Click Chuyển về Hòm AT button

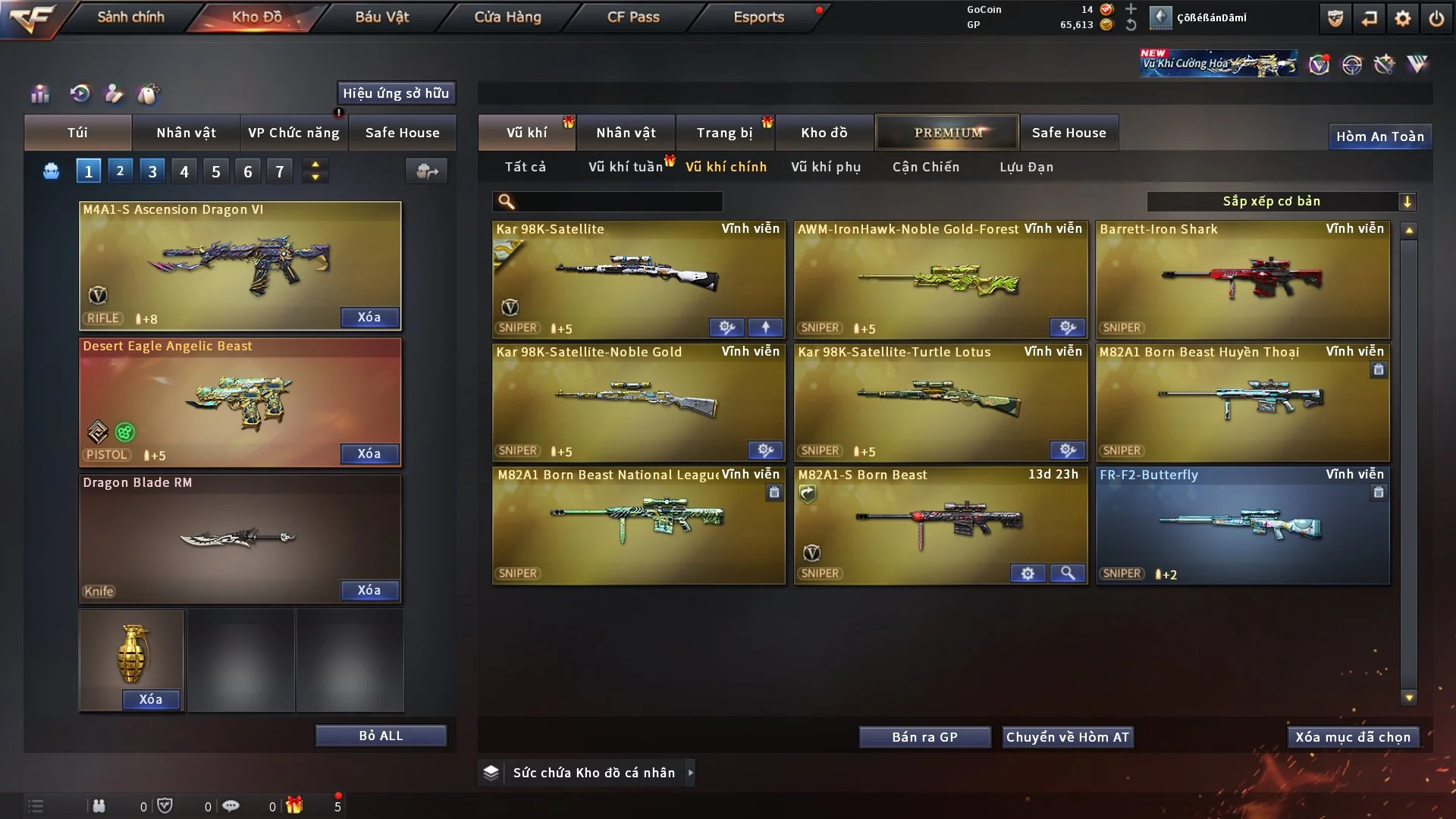click(1068, 737)
